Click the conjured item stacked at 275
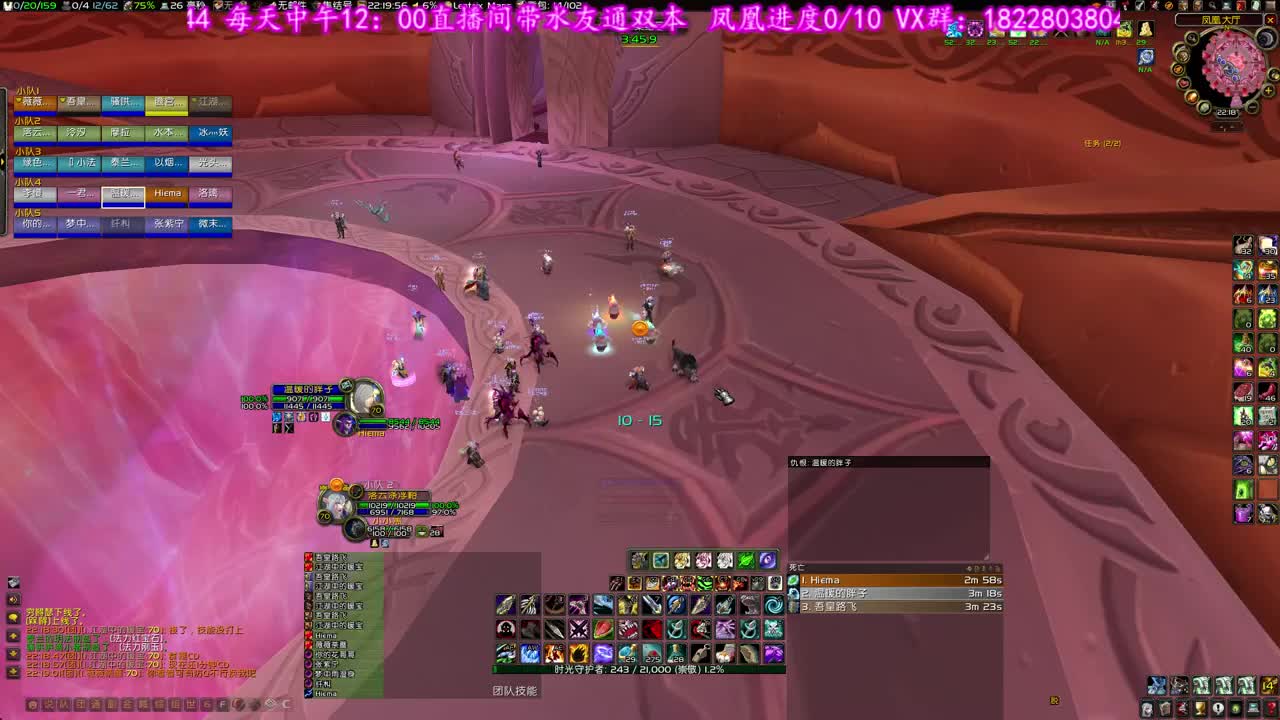The image size is (1280, 720). (x=653, y=653)
